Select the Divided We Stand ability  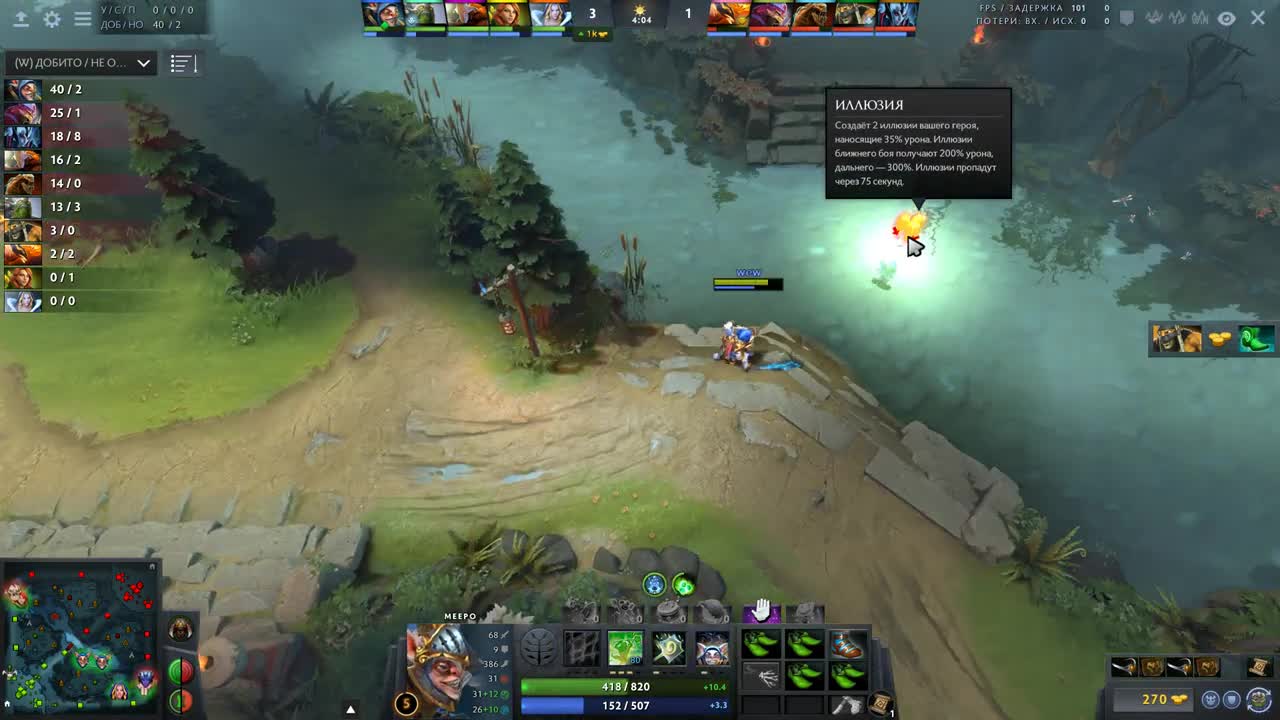pyautogui.click(x=712, y=649)
